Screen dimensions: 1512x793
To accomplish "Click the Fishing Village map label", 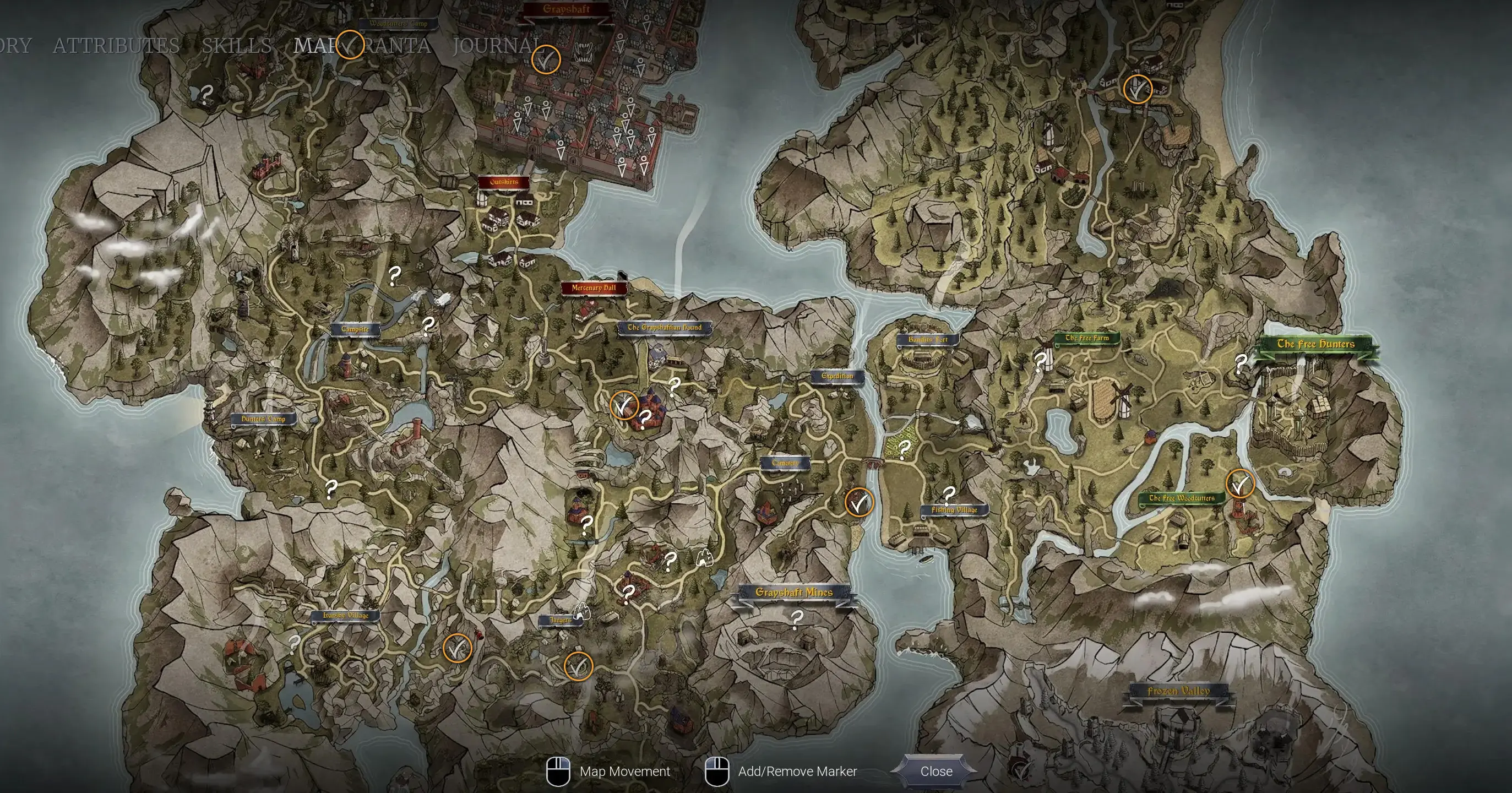I will pos(954,509).
